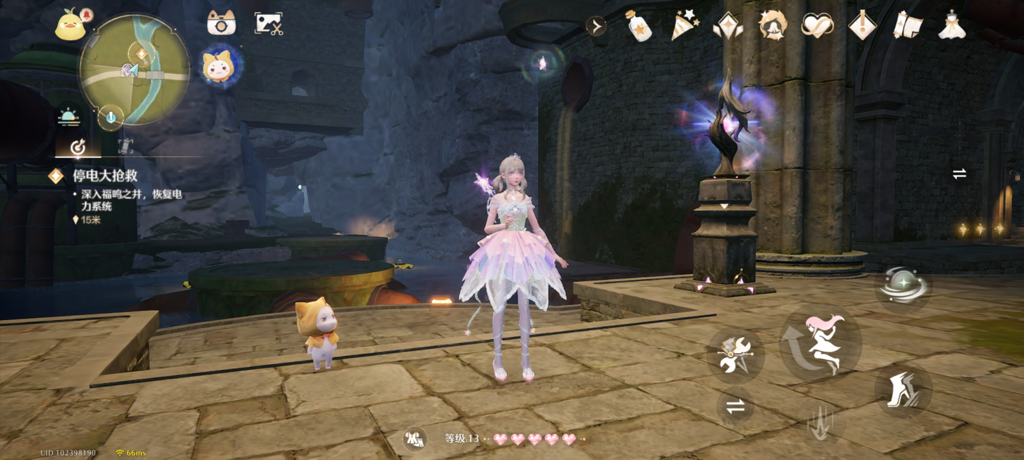
Task: Tap the boot sprint button
Action: click(903, 388)
